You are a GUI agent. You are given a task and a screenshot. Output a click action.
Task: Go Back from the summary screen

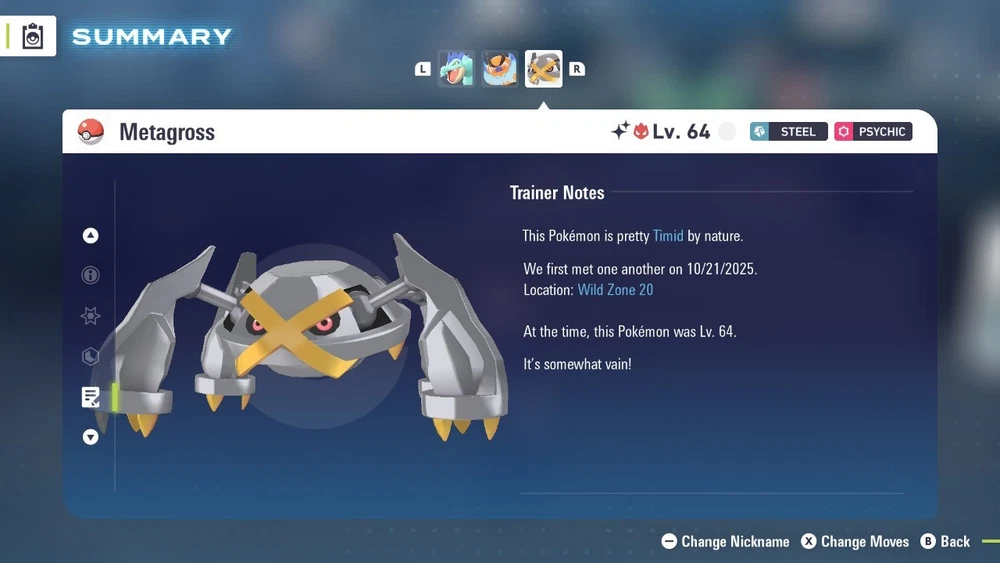[x=945, y=541]
